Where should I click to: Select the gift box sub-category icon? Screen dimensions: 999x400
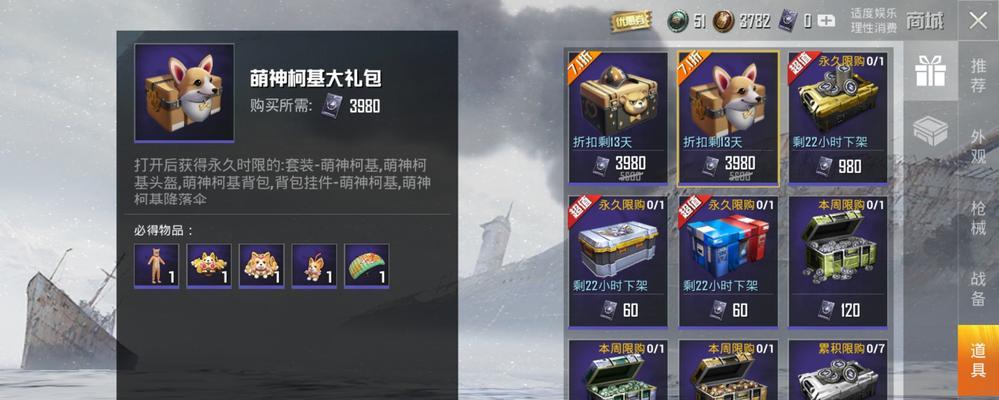930,71
